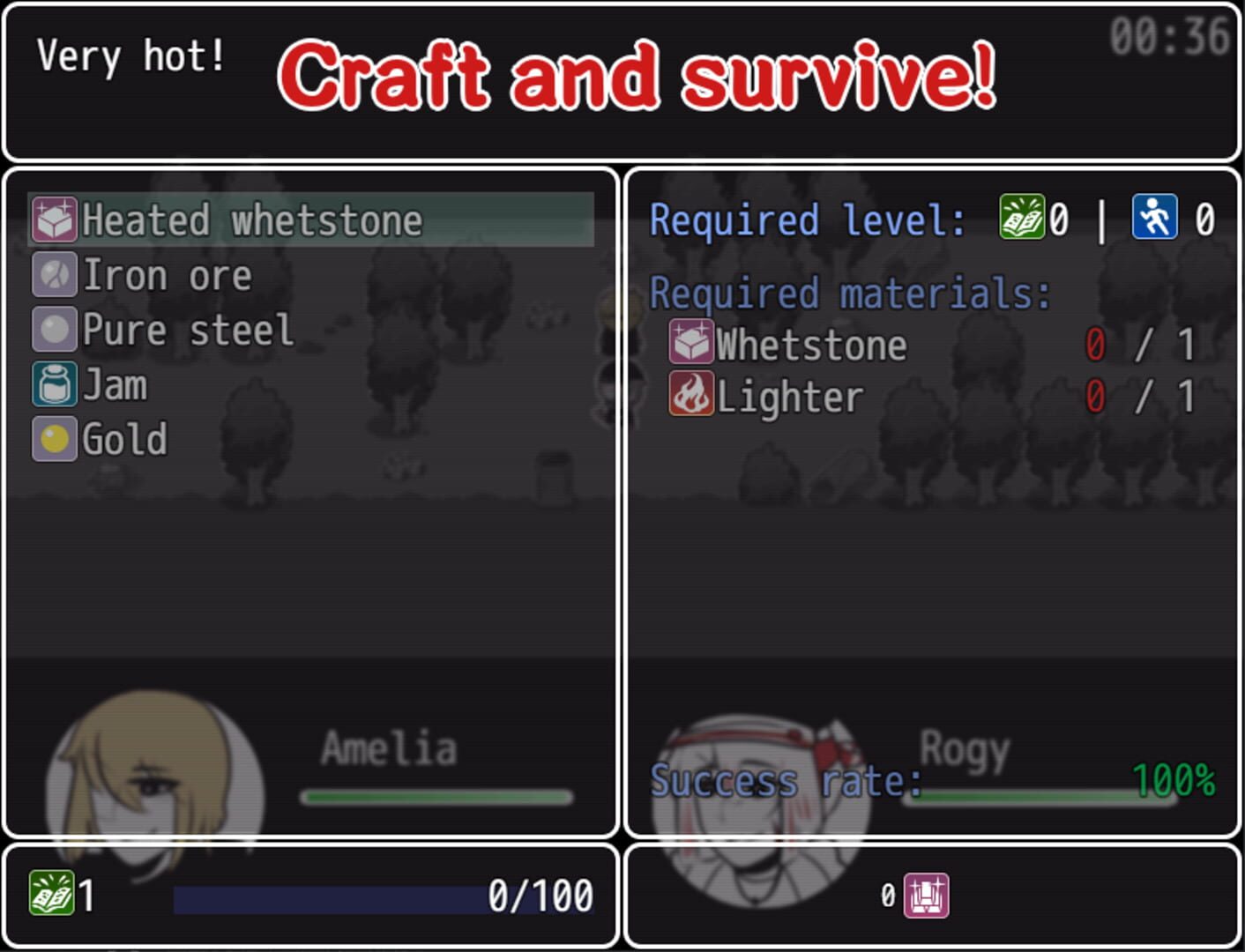1245x952 pixels.
Task: Click the Iron ore item icon
Action: coord(54,274)
